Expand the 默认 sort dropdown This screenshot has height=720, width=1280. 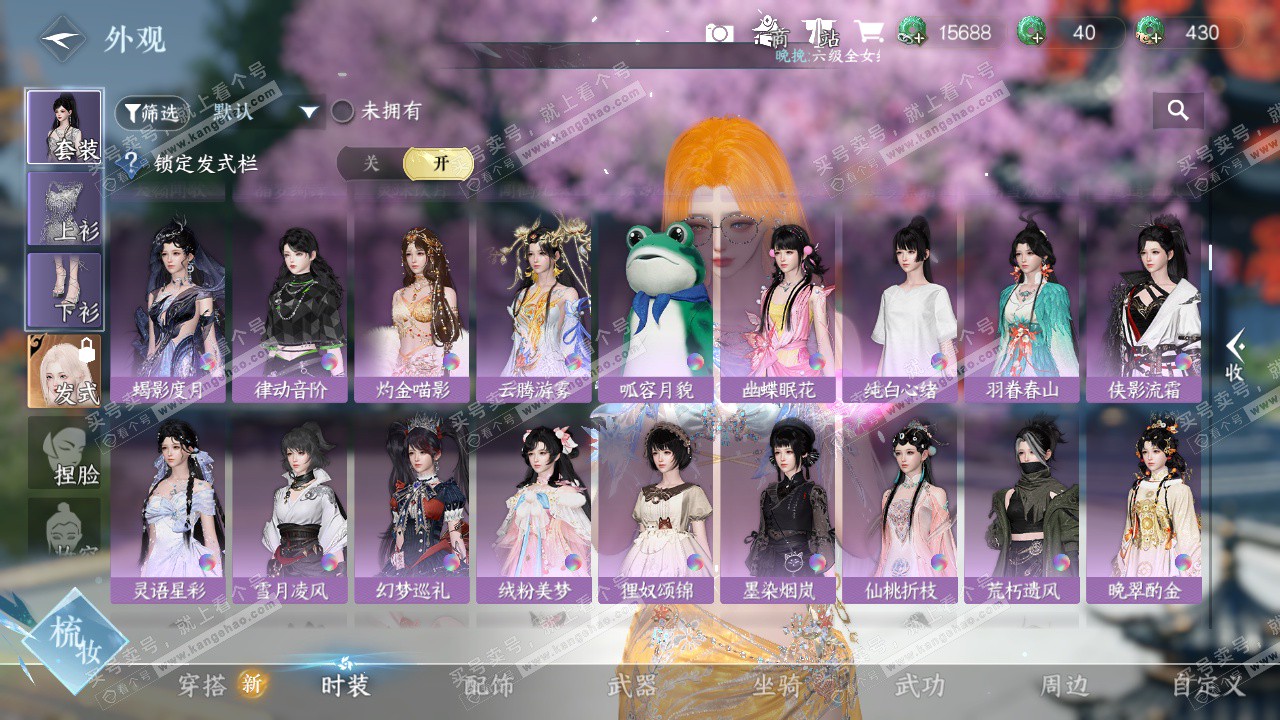click(x=265, y=112)
